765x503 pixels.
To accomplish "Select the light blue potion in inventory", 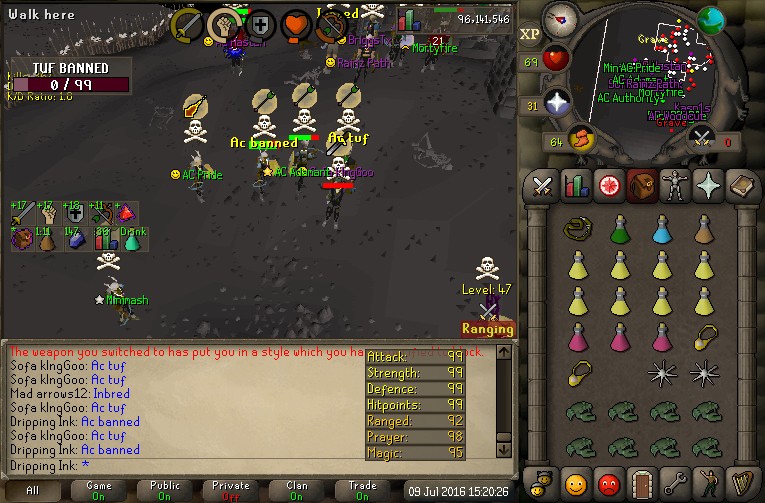I will (662, 230).
